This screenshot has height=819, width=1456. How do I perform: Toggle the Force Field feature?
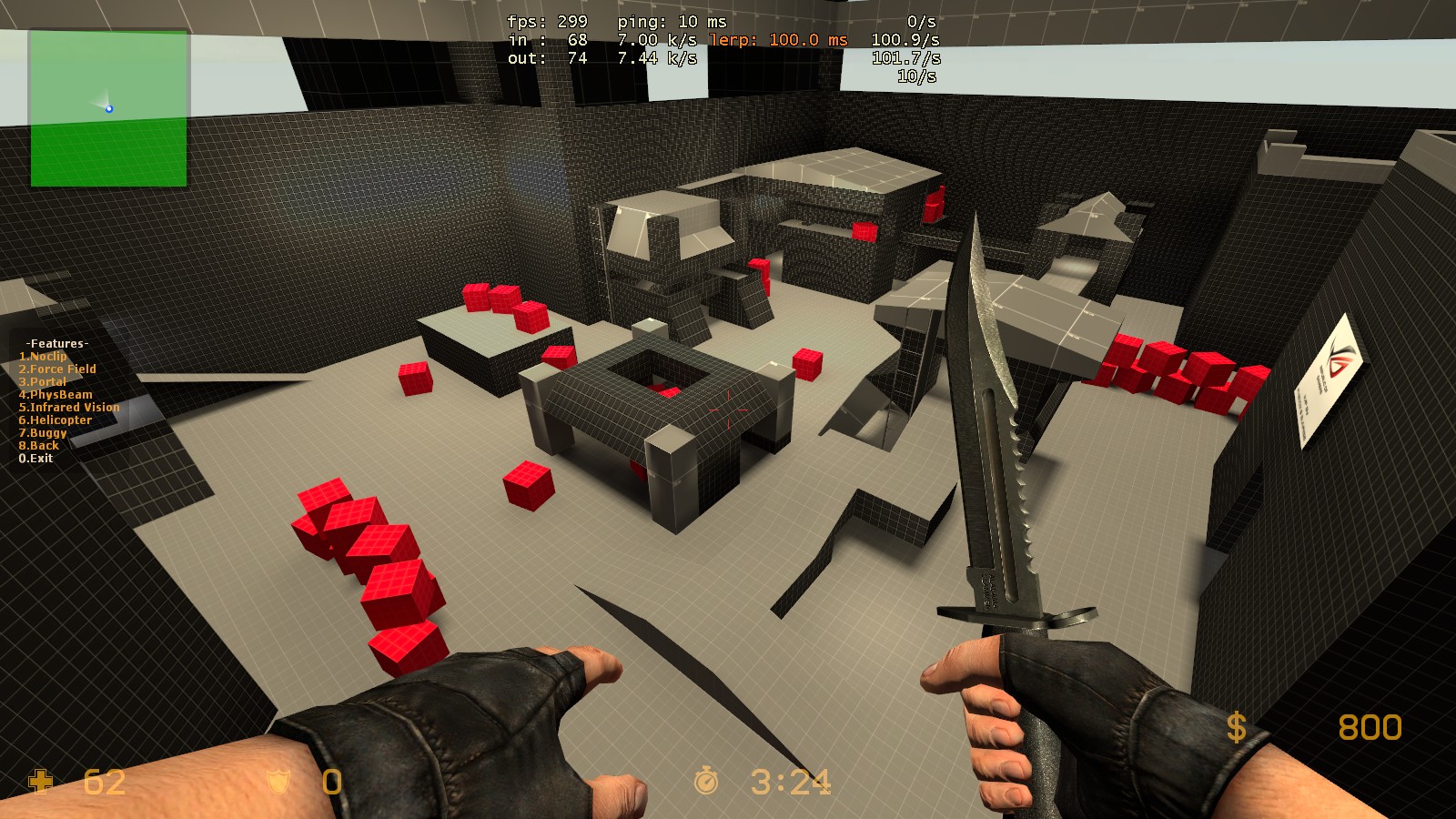57,369
